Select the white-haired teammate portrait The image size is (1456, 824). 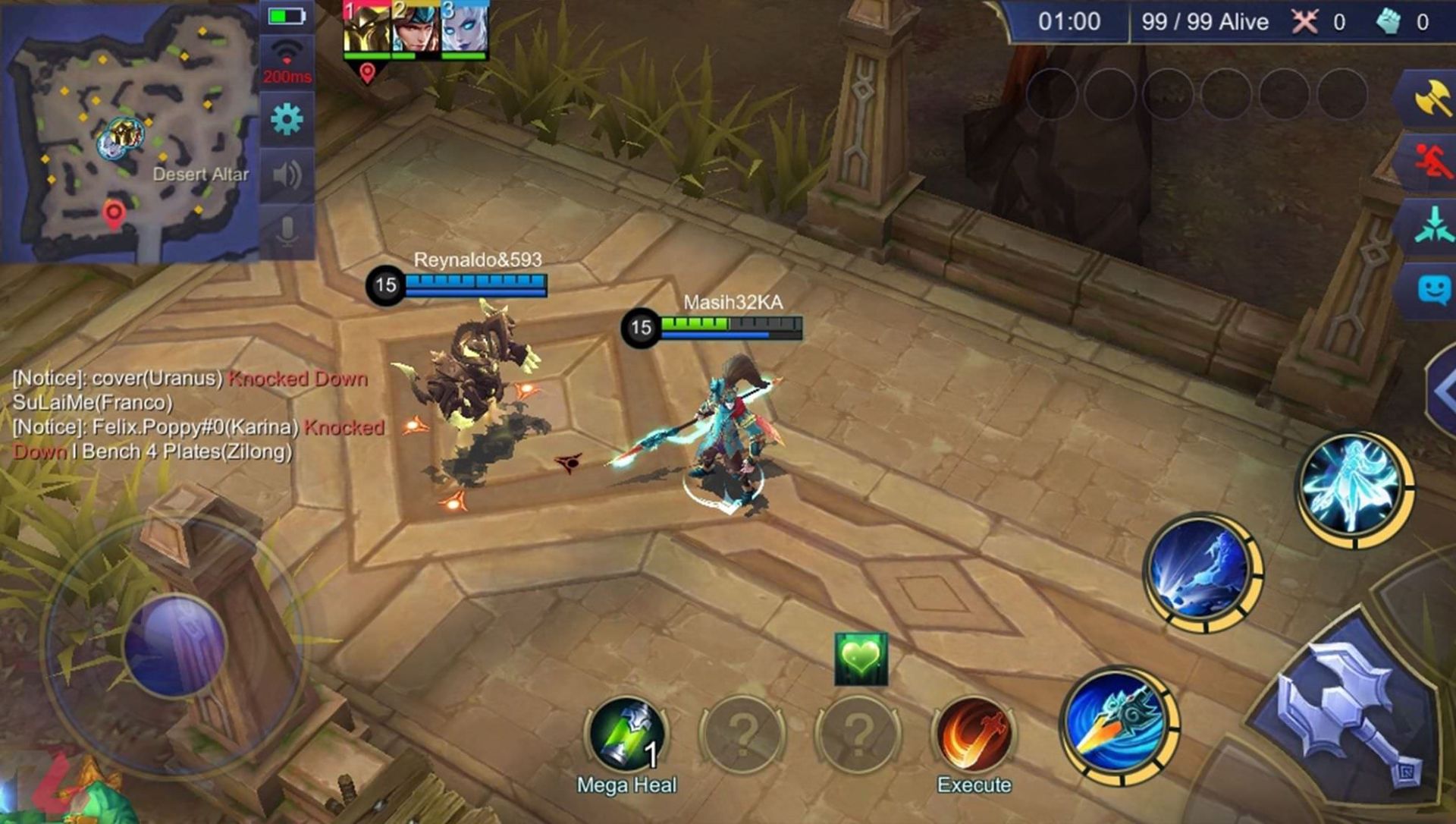click(463, 29)
